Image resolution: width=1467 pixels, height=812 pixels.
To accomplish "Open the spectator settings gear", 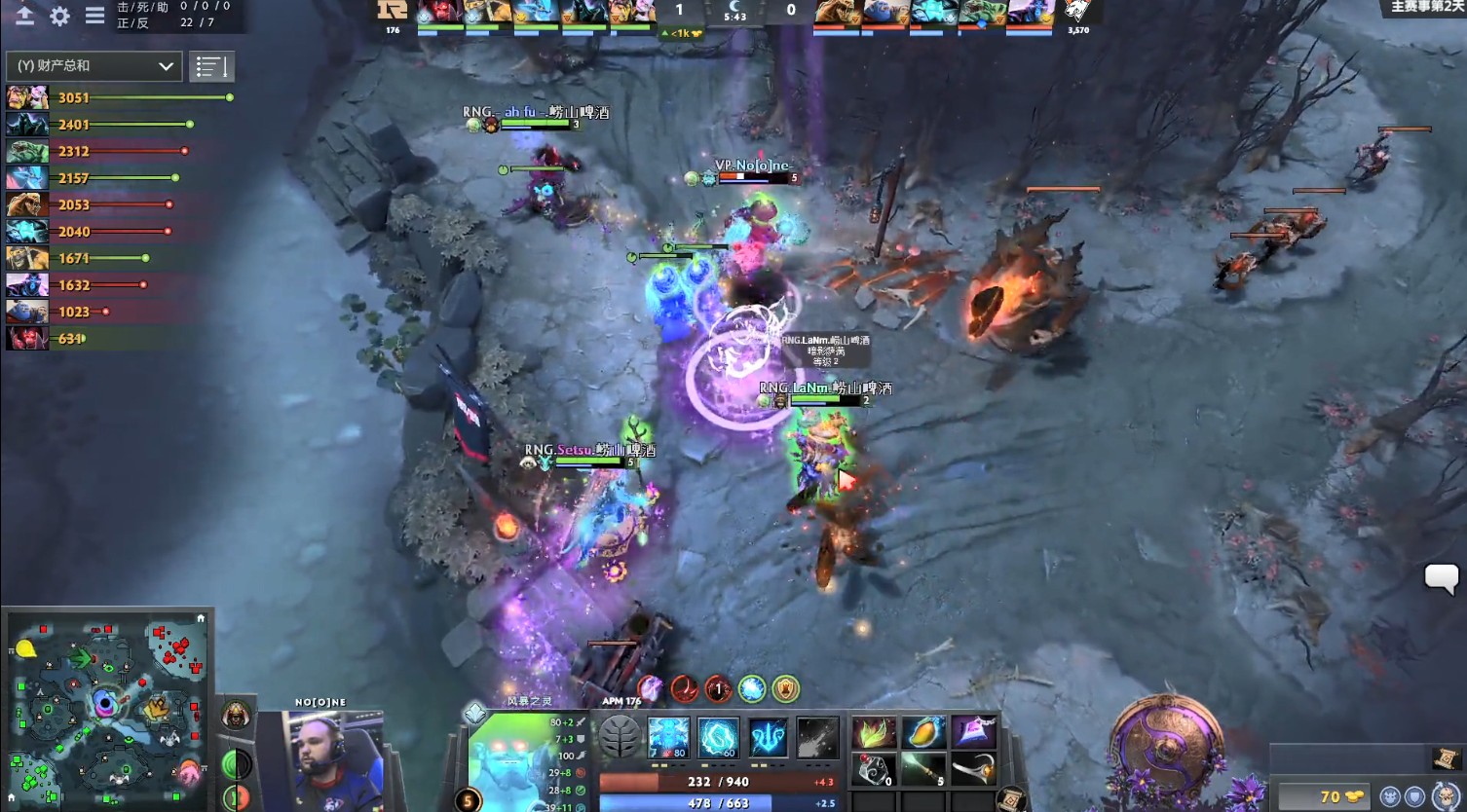I will click(58, 16).
